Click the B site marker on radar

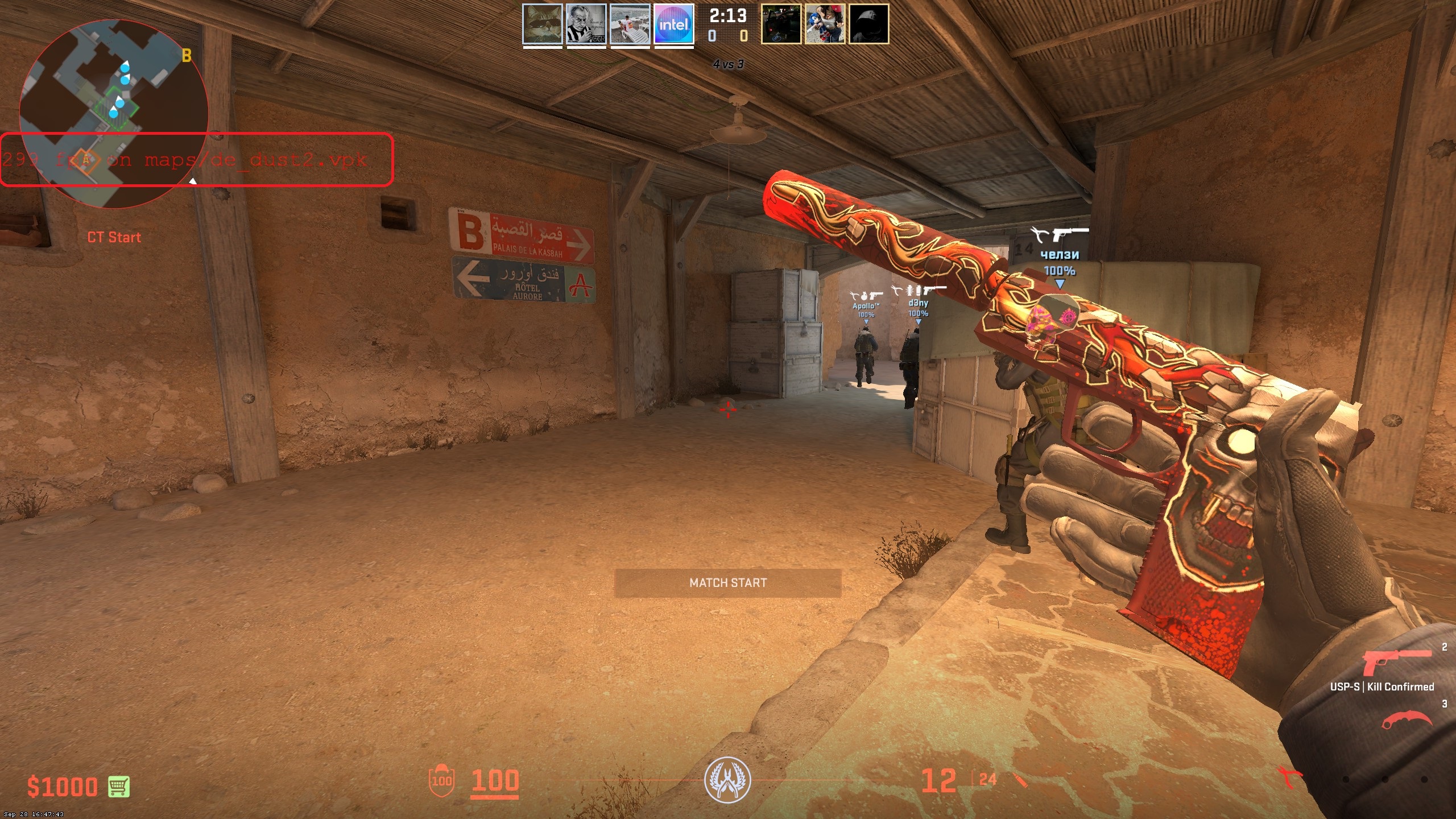(x=187, y=56)
